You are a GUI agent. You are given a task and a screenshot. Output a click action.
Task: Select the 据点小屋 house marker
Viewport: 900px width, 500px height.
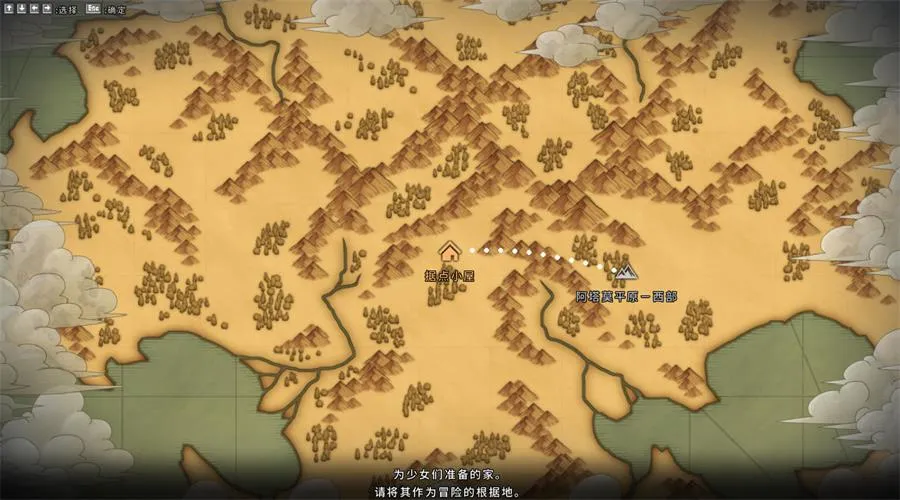pos(448,251)
